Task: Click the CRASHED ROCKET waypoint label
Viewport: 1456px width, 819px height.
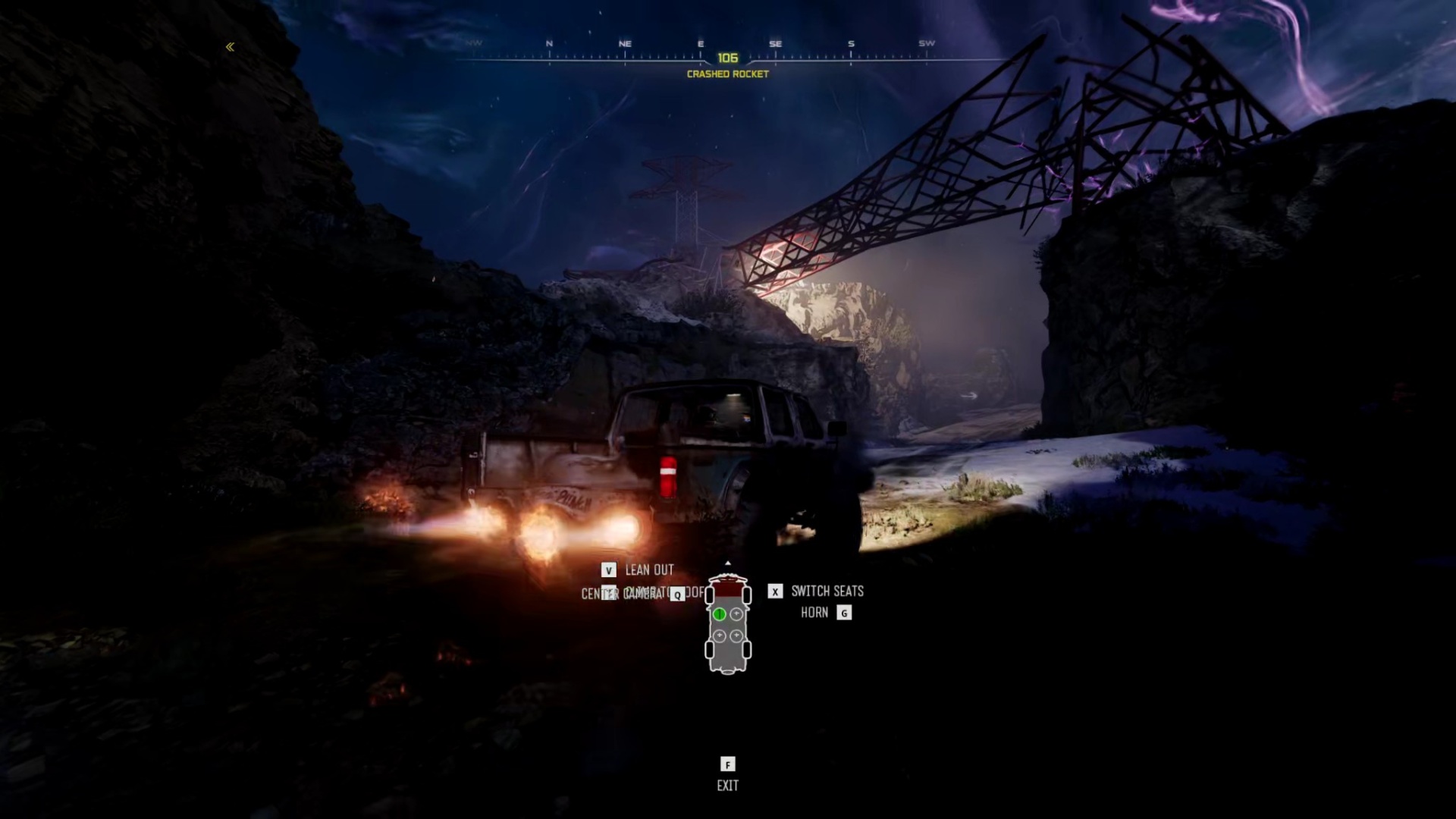Action: pos(726,74)
